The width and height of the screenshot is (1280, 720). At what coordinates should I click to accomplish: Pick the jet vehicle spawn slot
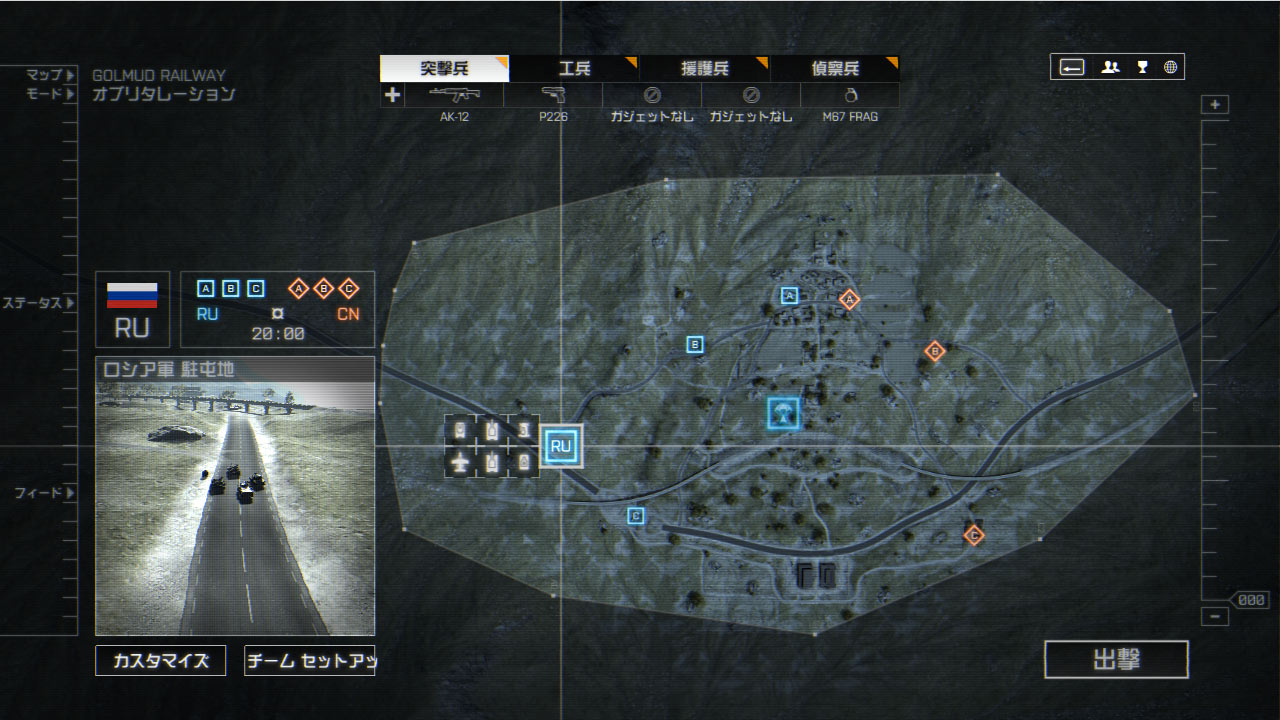[x=460, y=462]
